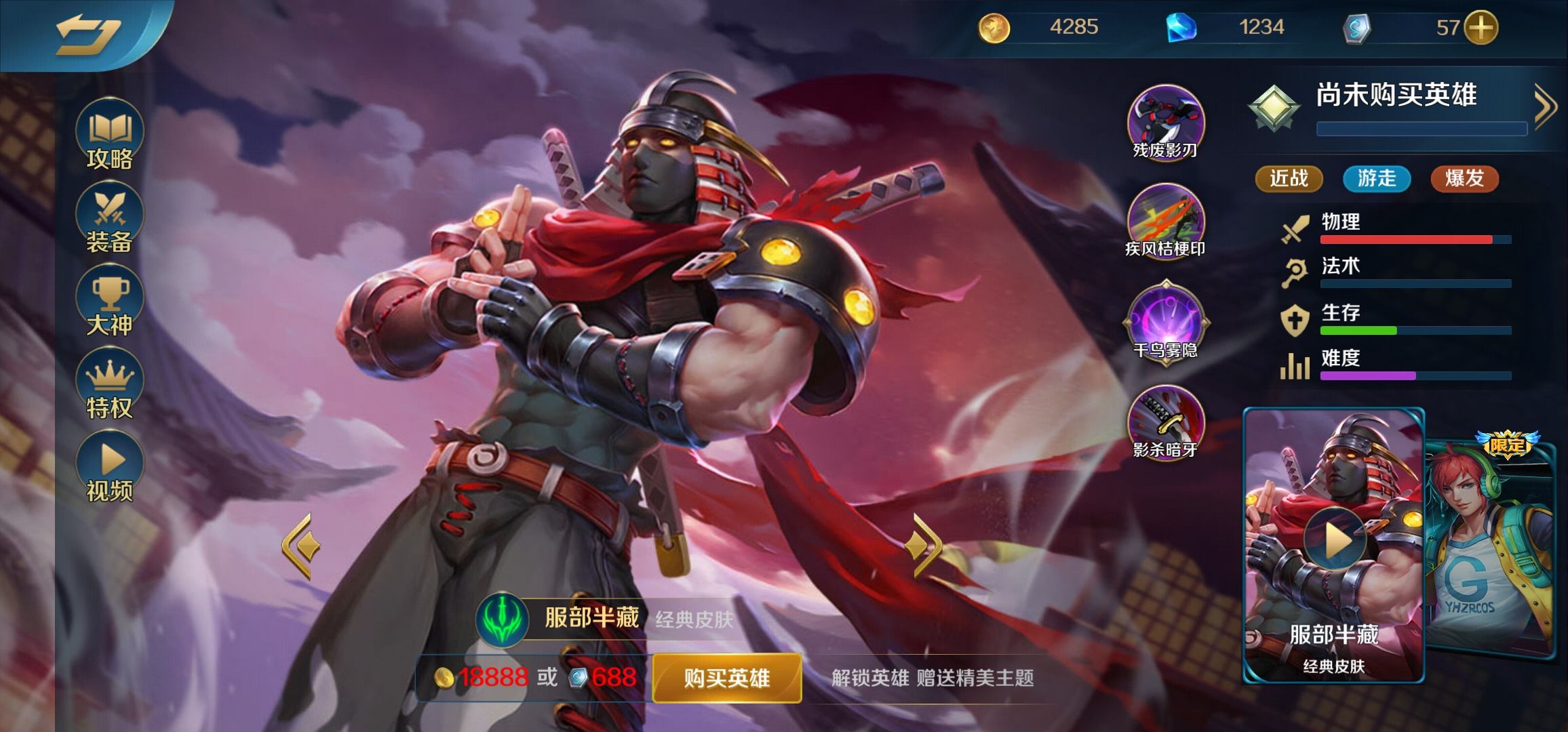Add more vouchers with the plus button
Viewport: 1568px width, 732px height.
point(1481,28)
